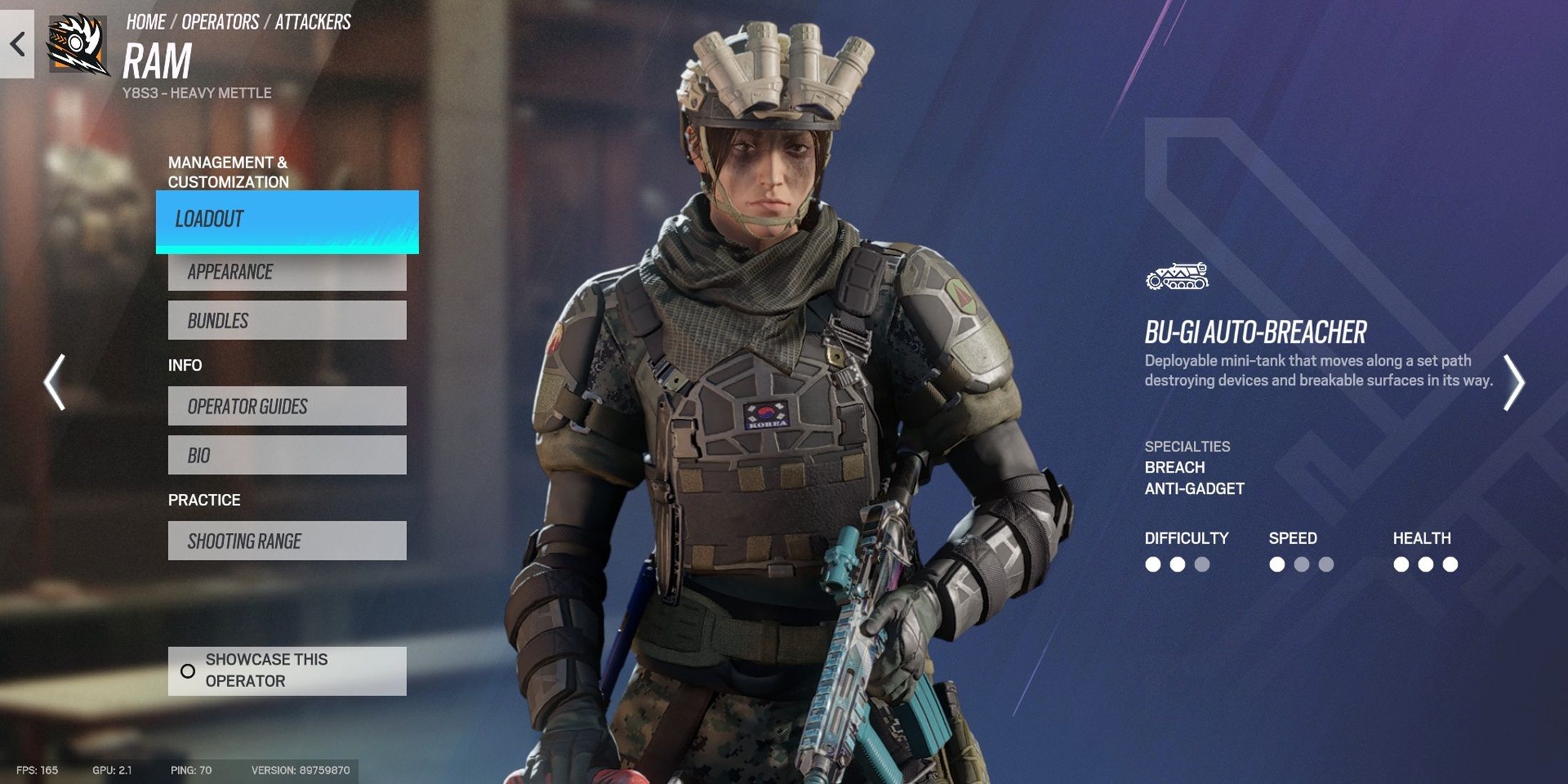The image size is (1568, 784).
Task: Return to the Attackers breadcrumb
Action: point(313,22)
